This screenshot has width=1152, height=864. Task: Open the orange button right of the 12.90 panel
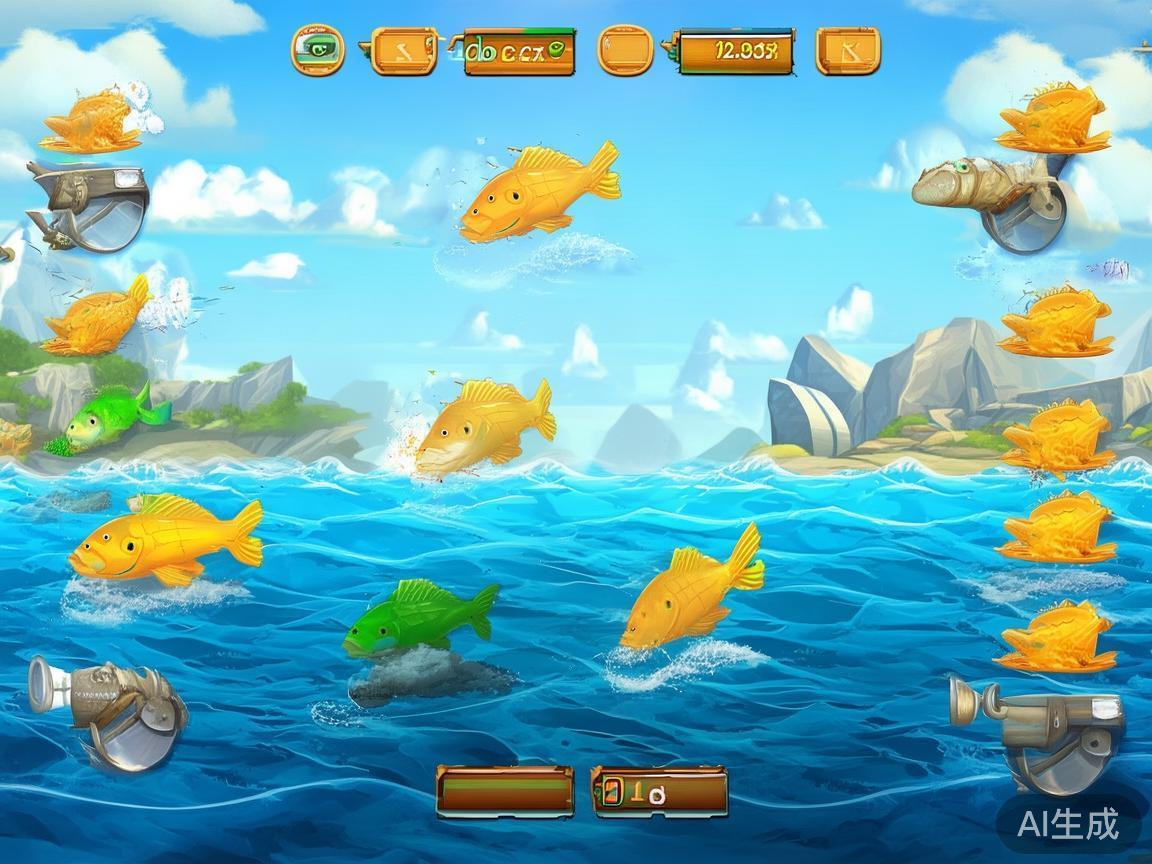pos(847,50)
